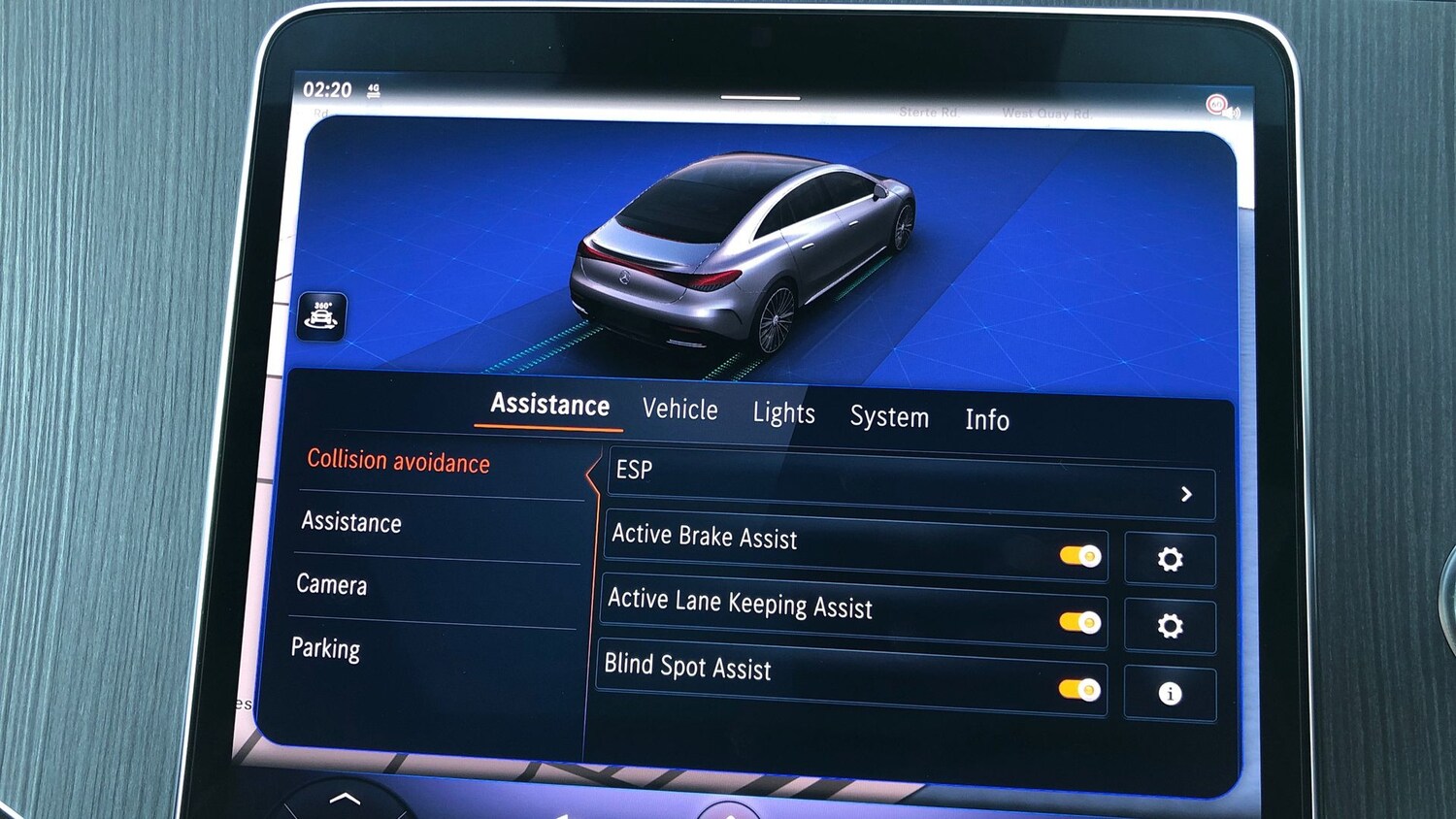Tap the info icon beside Blind Spot Assist
The image size is (1456, 819).
[x=1171, y=692]
